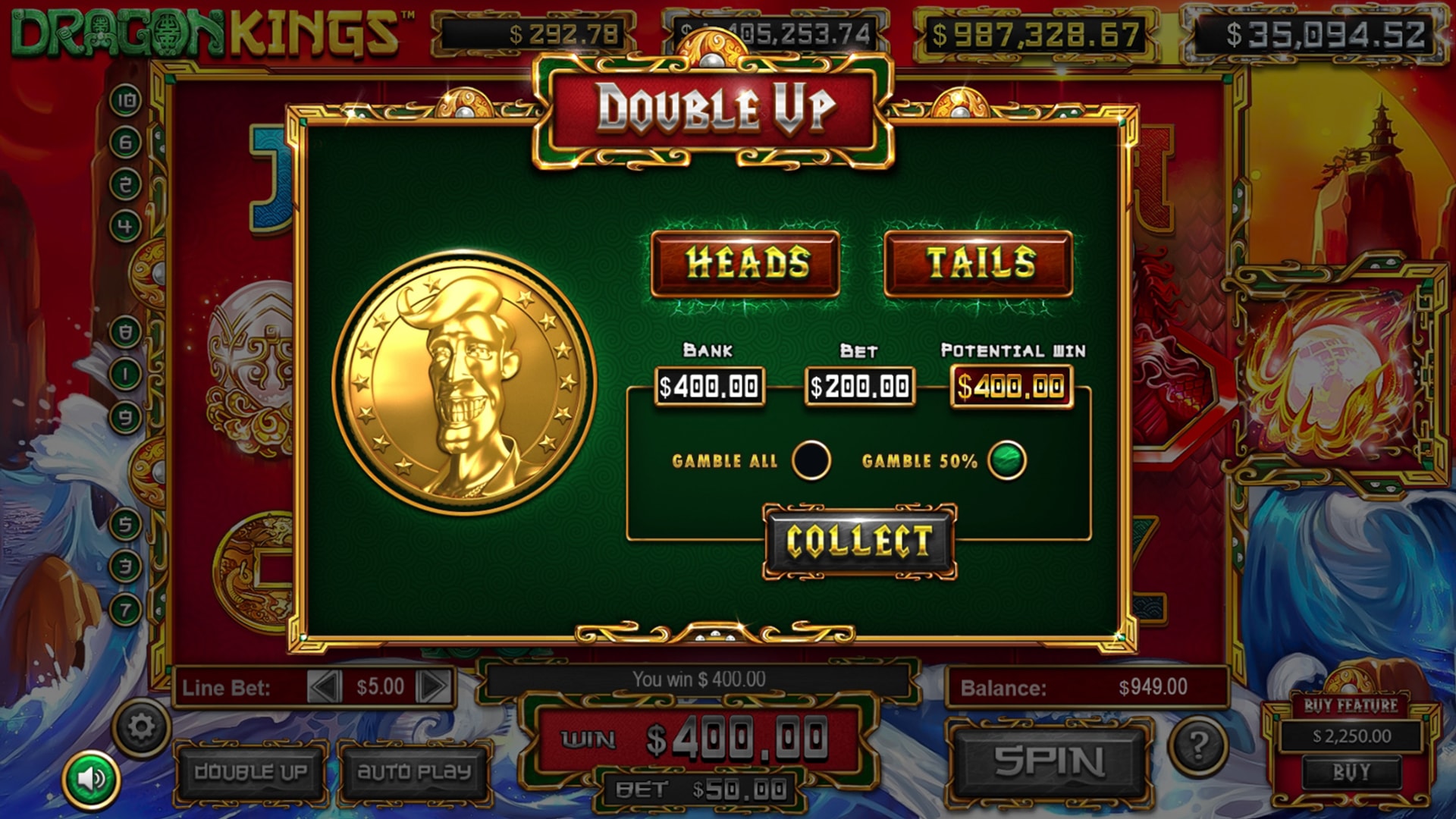This screenshot has width=1456, height=819.
Task: Select the Gamble All option
Action: click(x=811, y=460)
